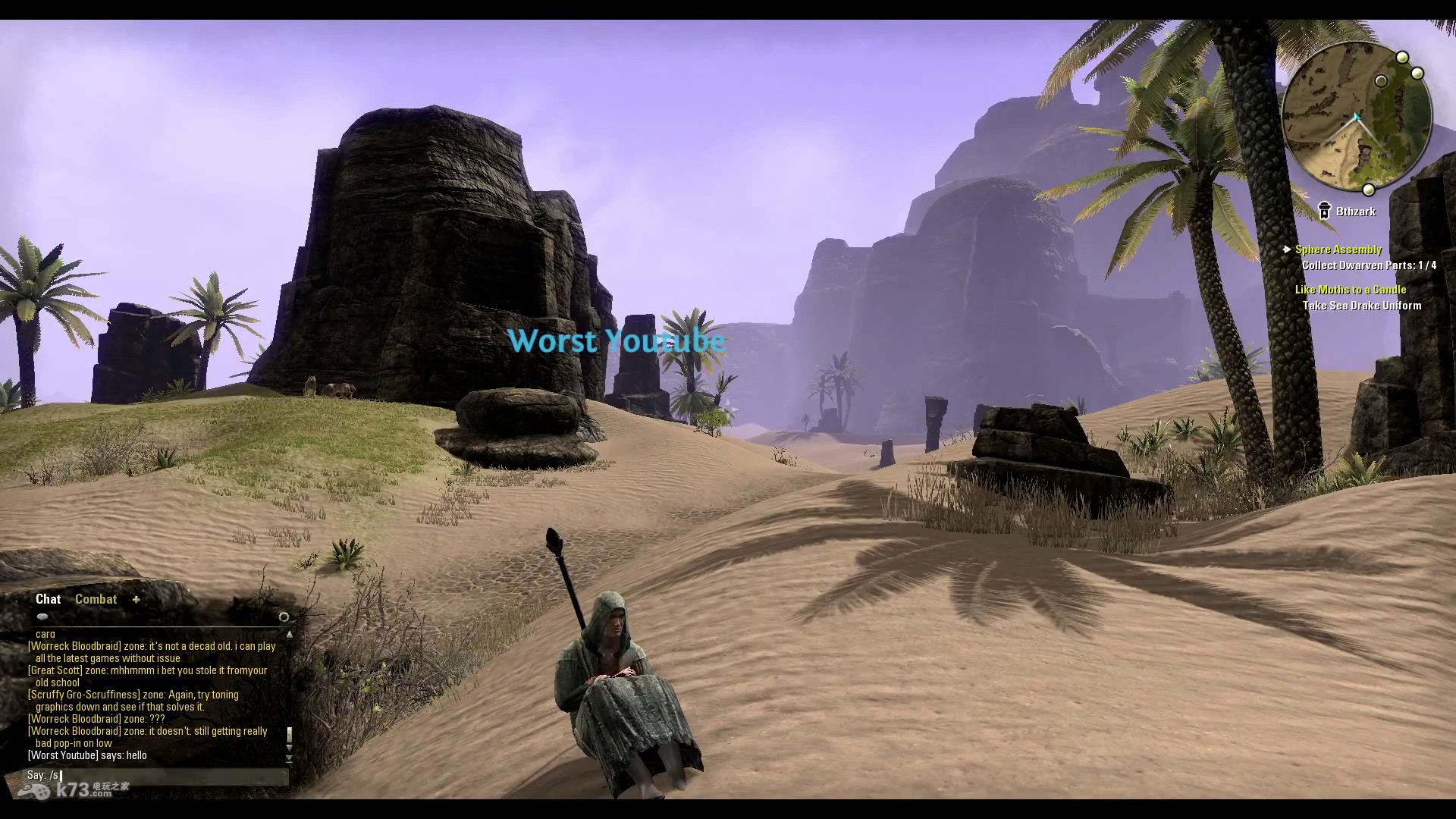Click the chat scroll up arrow
The image size is (1456, 819).
point(289,634)
